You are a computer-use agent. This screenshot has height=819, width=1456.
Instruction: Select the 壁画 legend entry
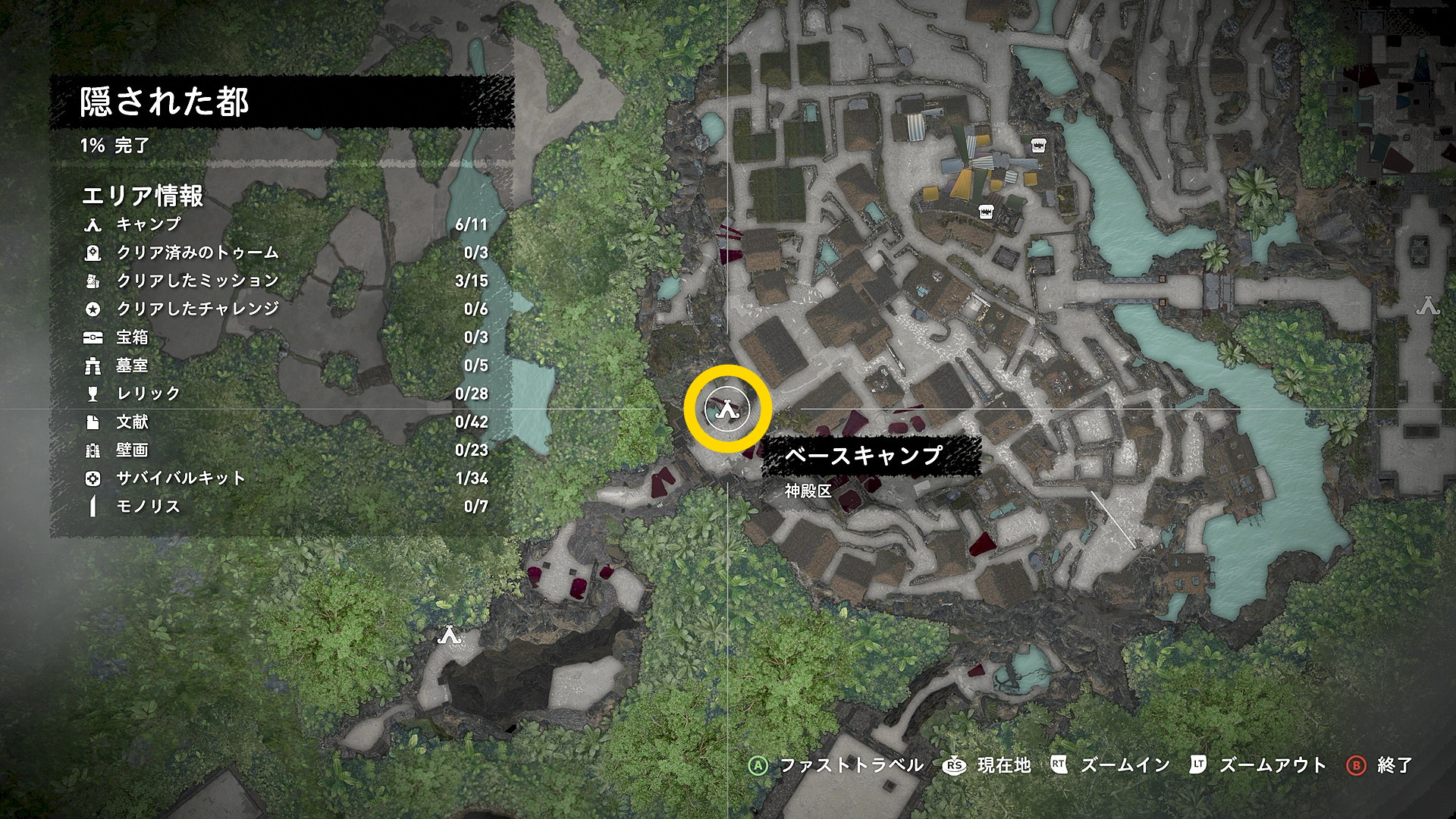132,450
